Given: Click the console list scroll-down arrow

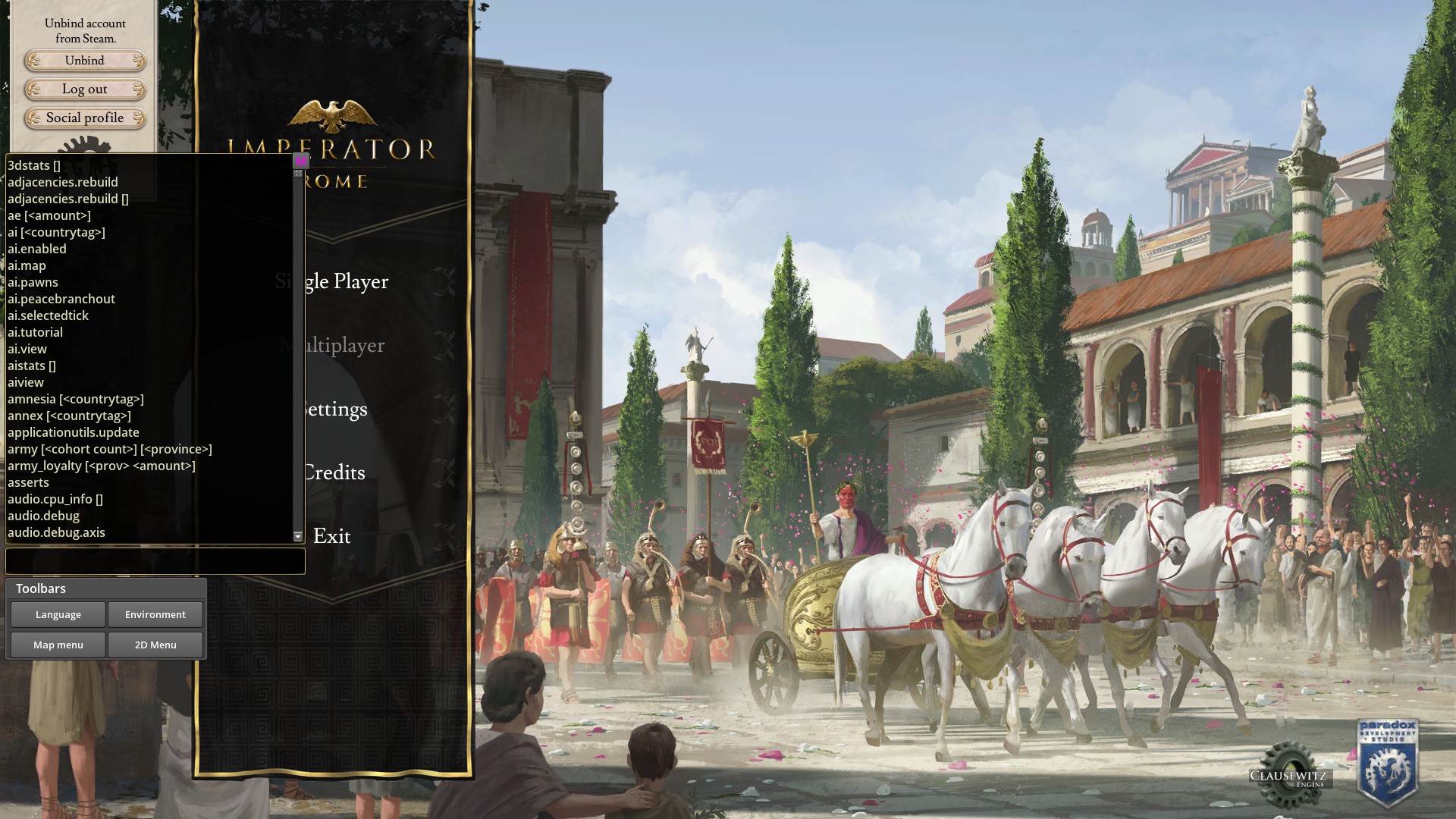Looking at the screenshot, I should tap(298, 536).
